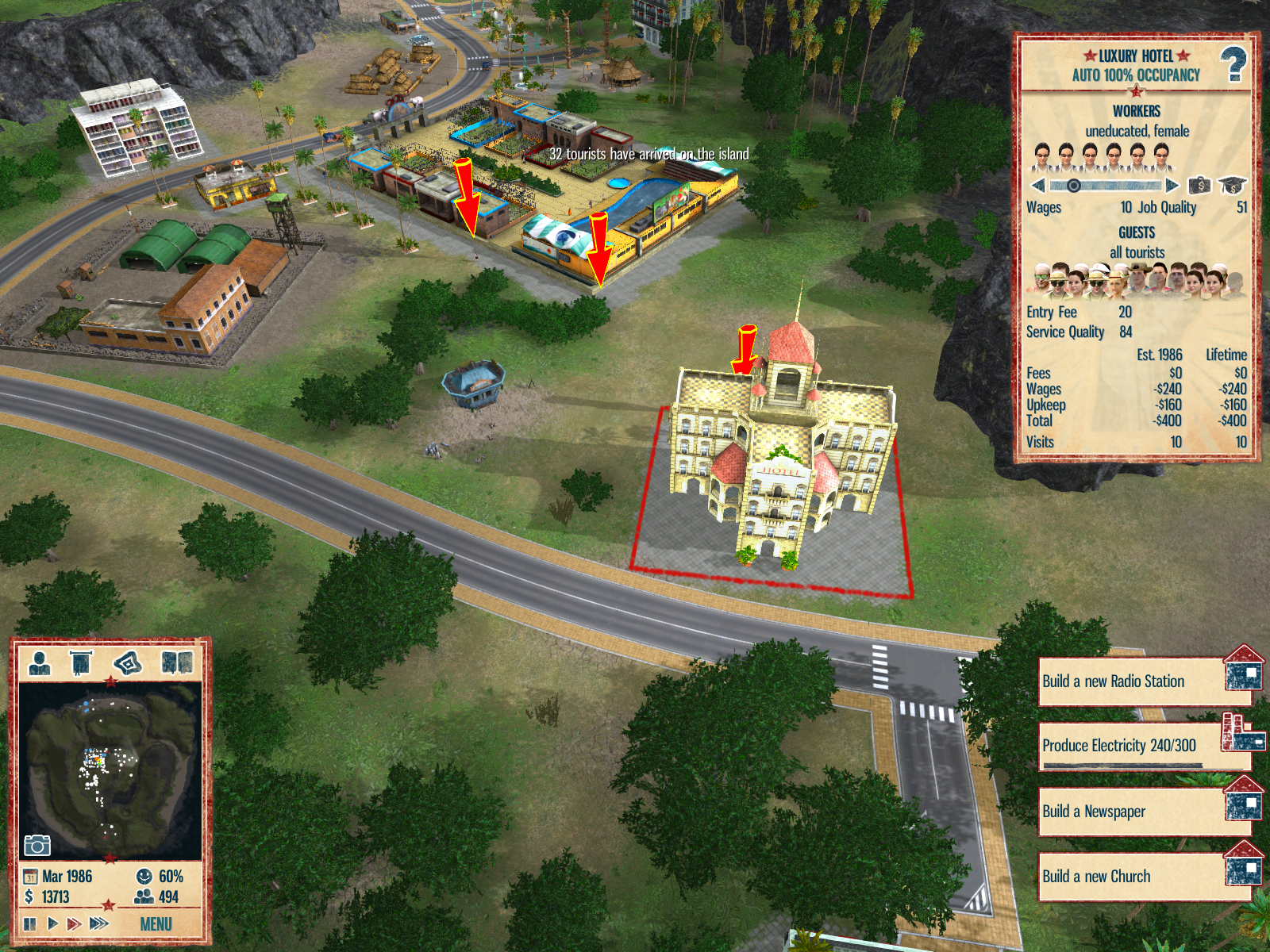Set game speed to fastest triple arrow
Screen dimensions: 1270x952
(99, 923)
